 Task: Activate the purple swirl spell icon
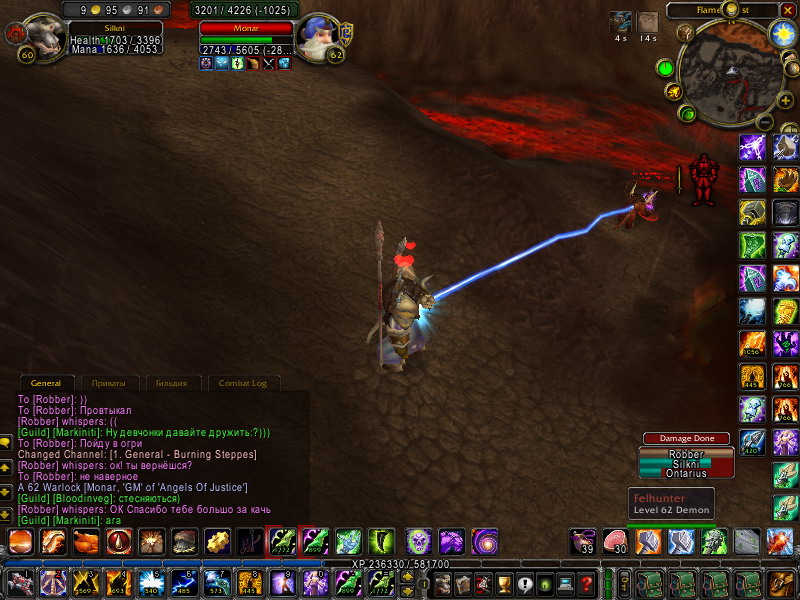pyautogui.click(x=485, y=542)
